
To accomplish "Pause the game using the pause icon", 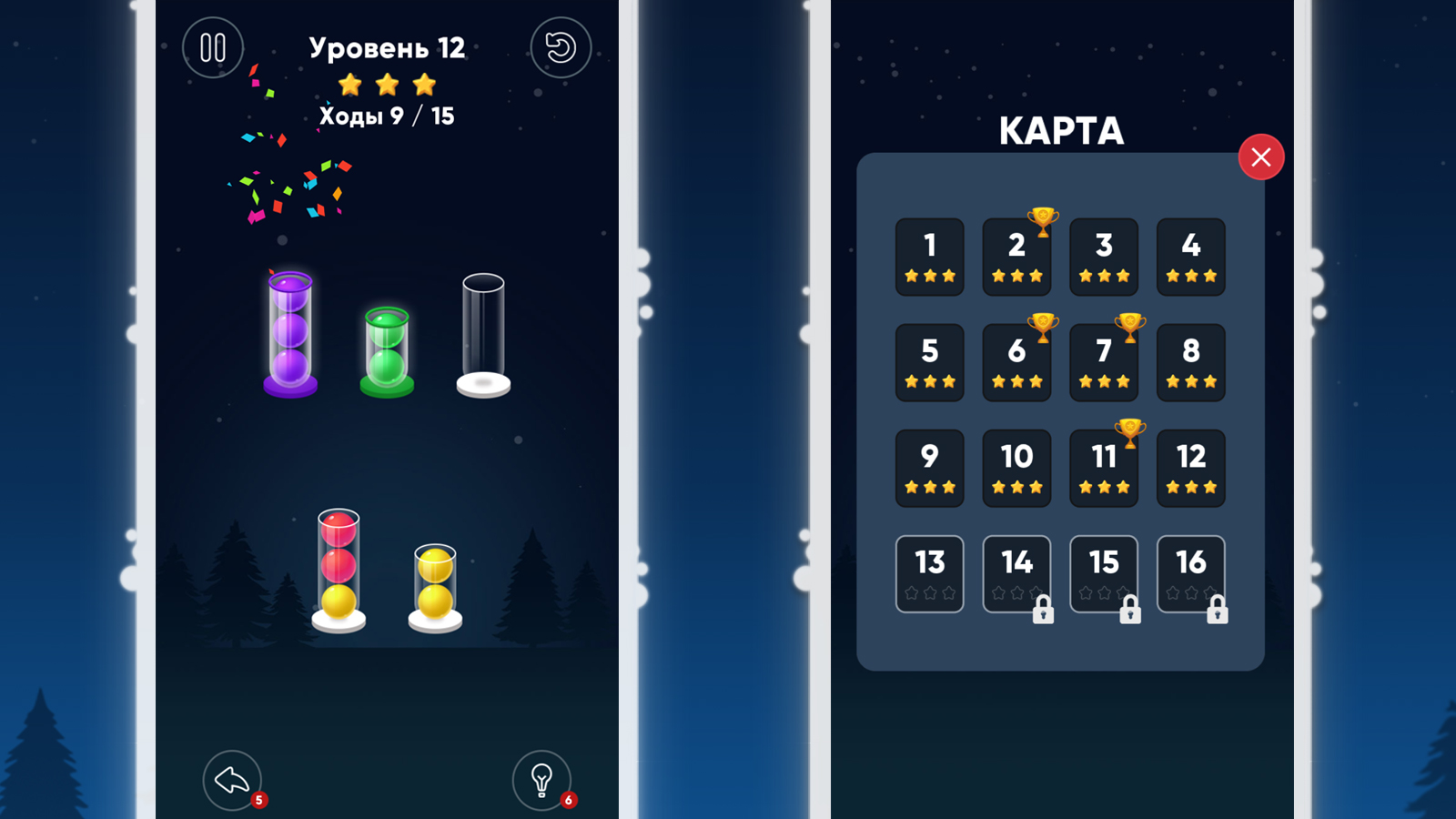I will [x=212, y=48].
